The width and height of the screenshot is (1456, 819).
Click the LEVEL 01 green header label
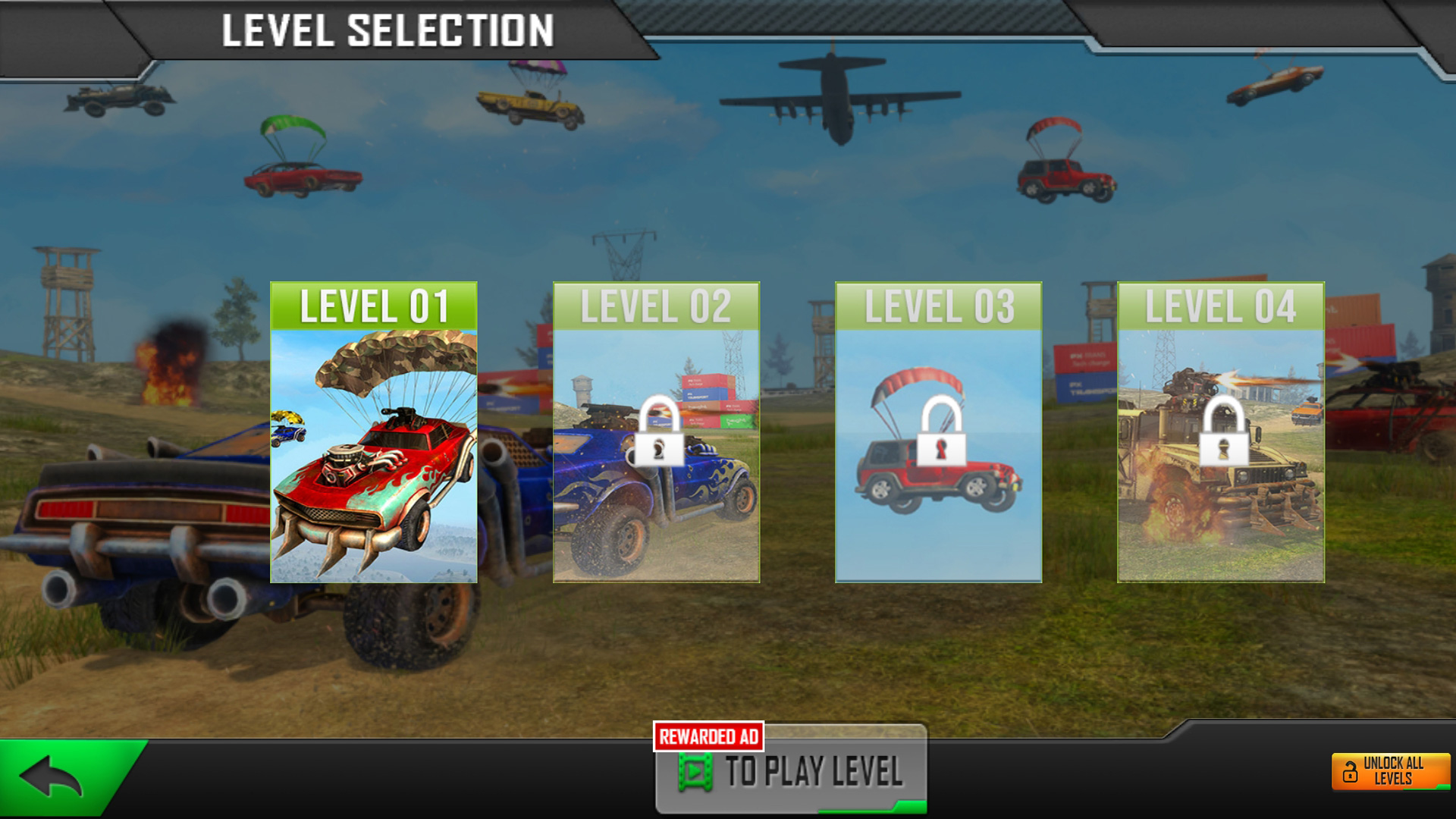point(375,303)
